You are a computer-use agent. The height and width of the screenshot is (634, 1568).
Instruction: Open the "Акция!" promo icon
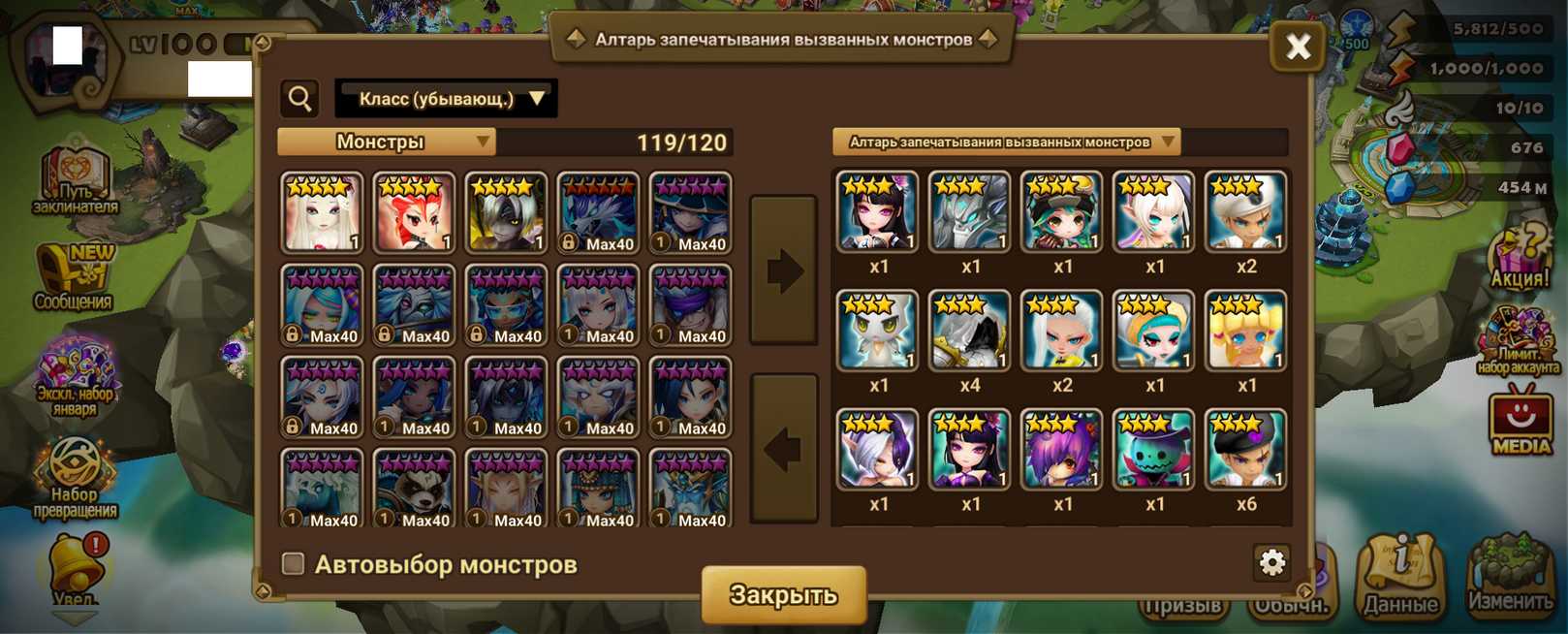coord(1519,257)
